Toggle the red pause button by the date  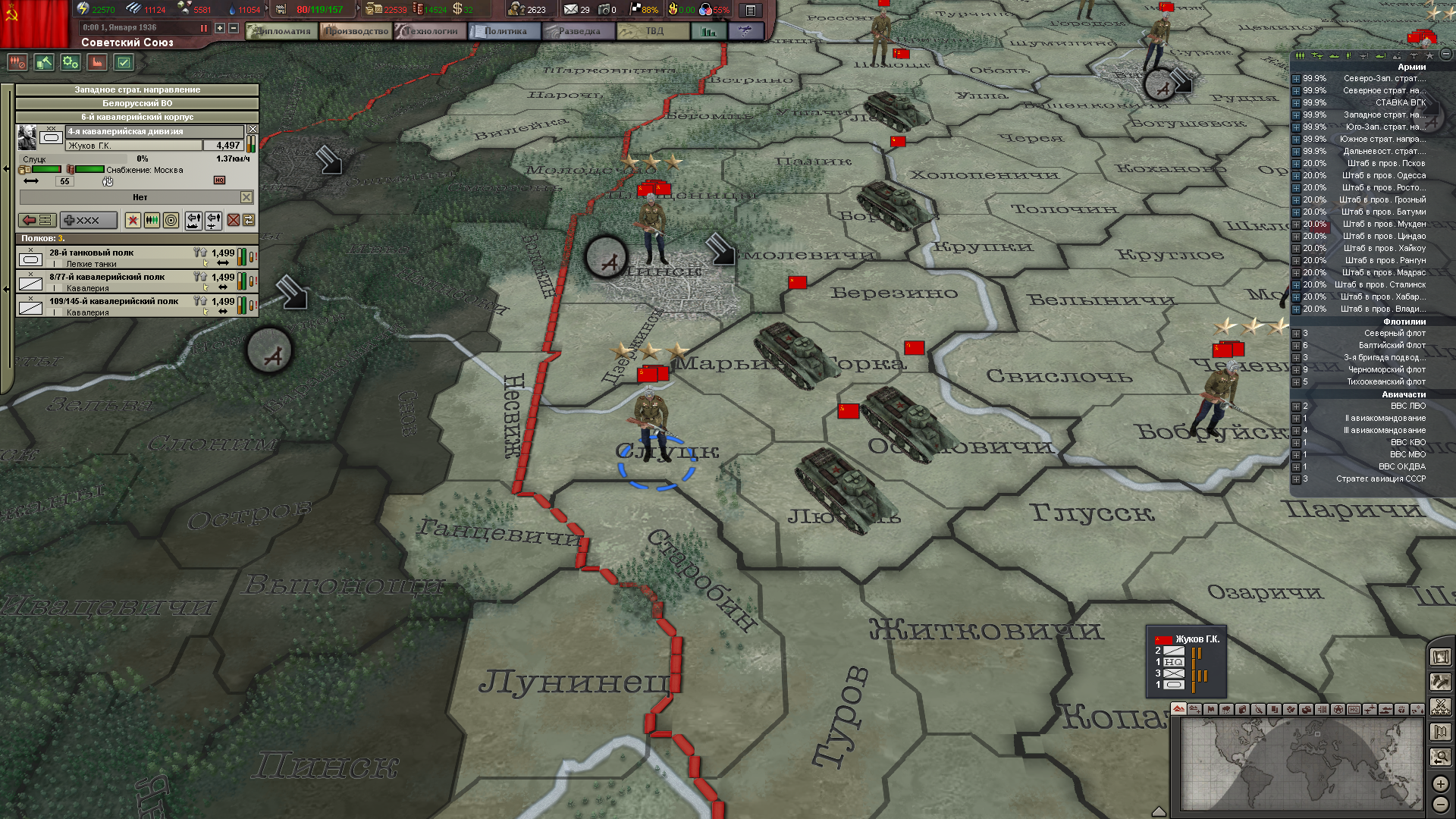203,28
